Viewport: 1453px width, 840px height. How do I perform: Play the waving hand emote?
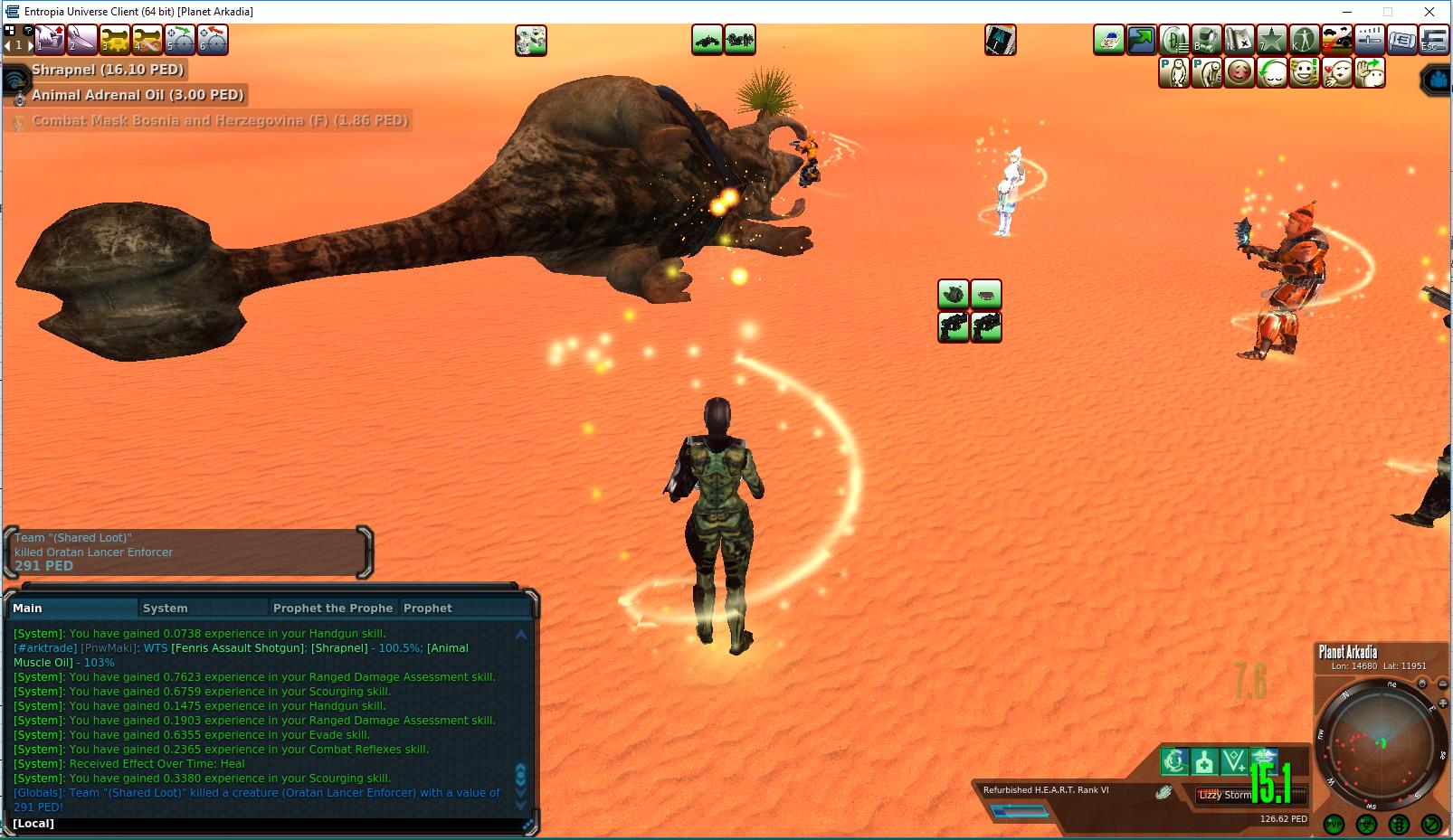[x=1369, y=72]
